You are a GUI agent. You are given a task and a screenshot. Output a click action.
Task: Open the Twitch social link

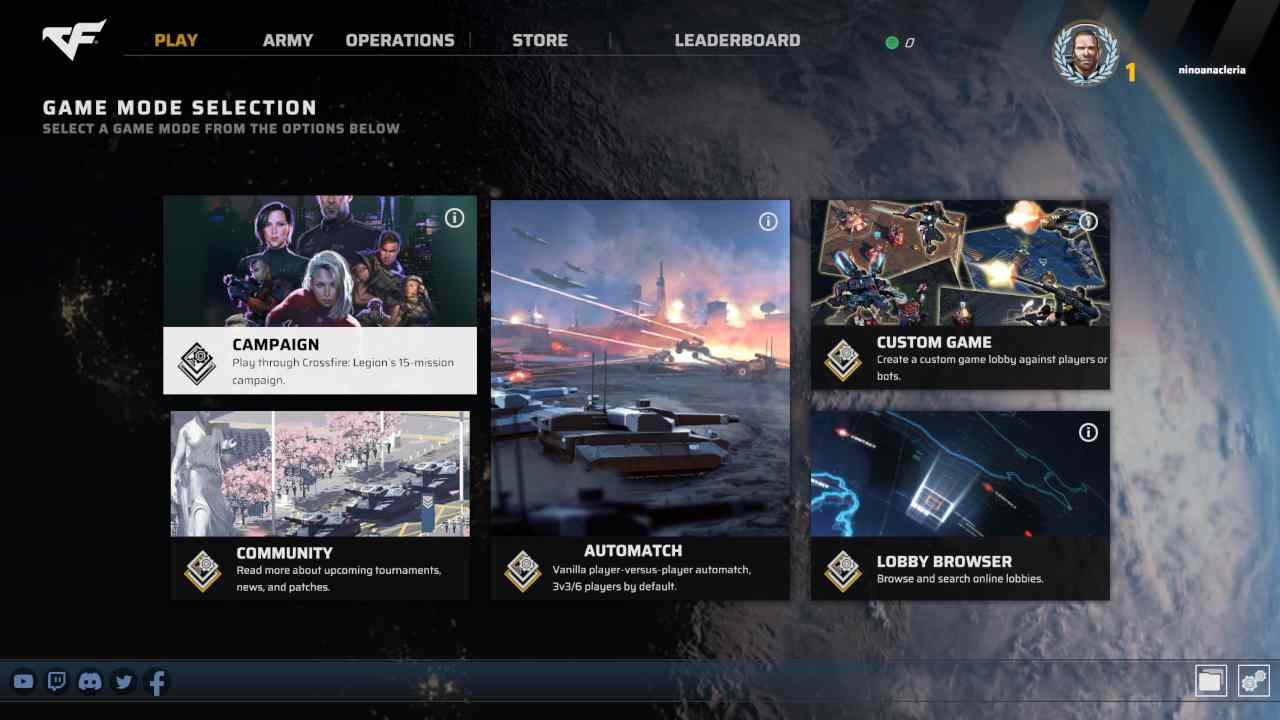[x=57, y=682]
